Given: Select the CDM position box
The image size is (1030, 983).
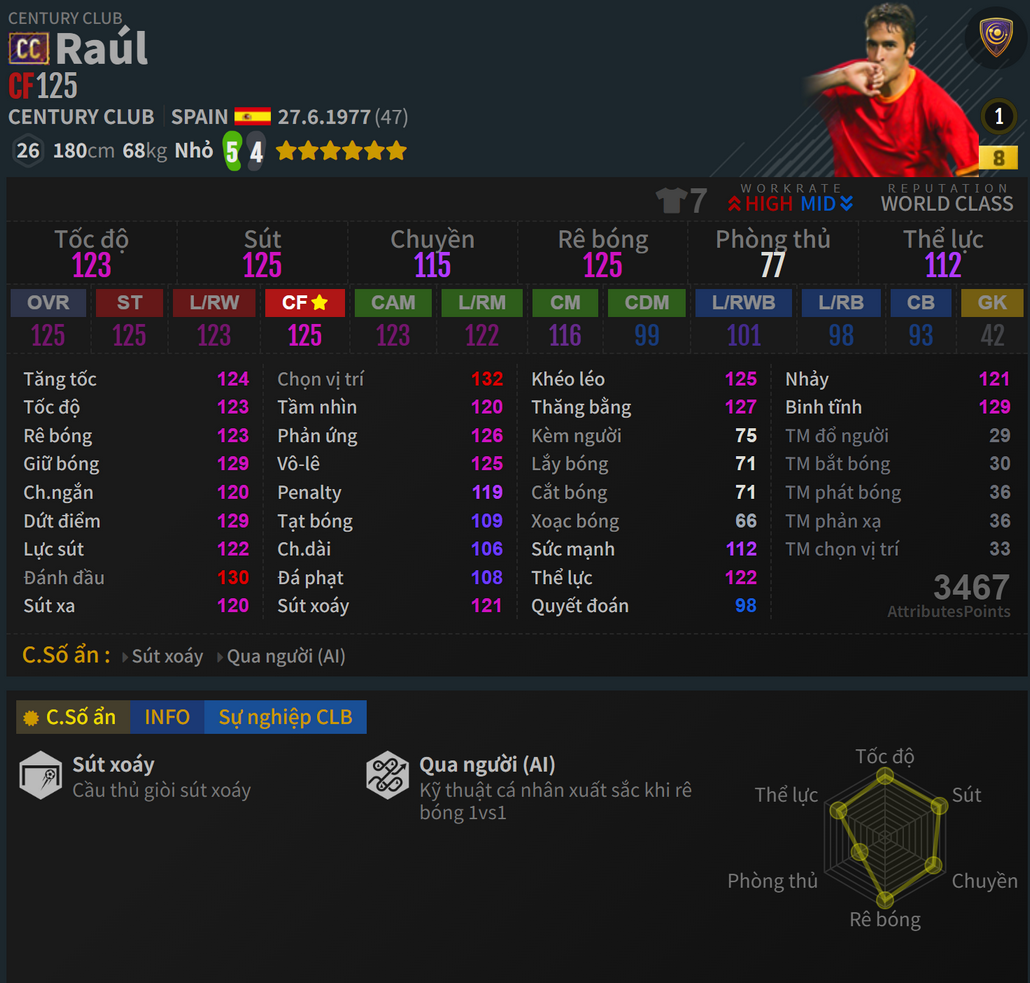Looking at the screenshot, I should click(647, 303).
